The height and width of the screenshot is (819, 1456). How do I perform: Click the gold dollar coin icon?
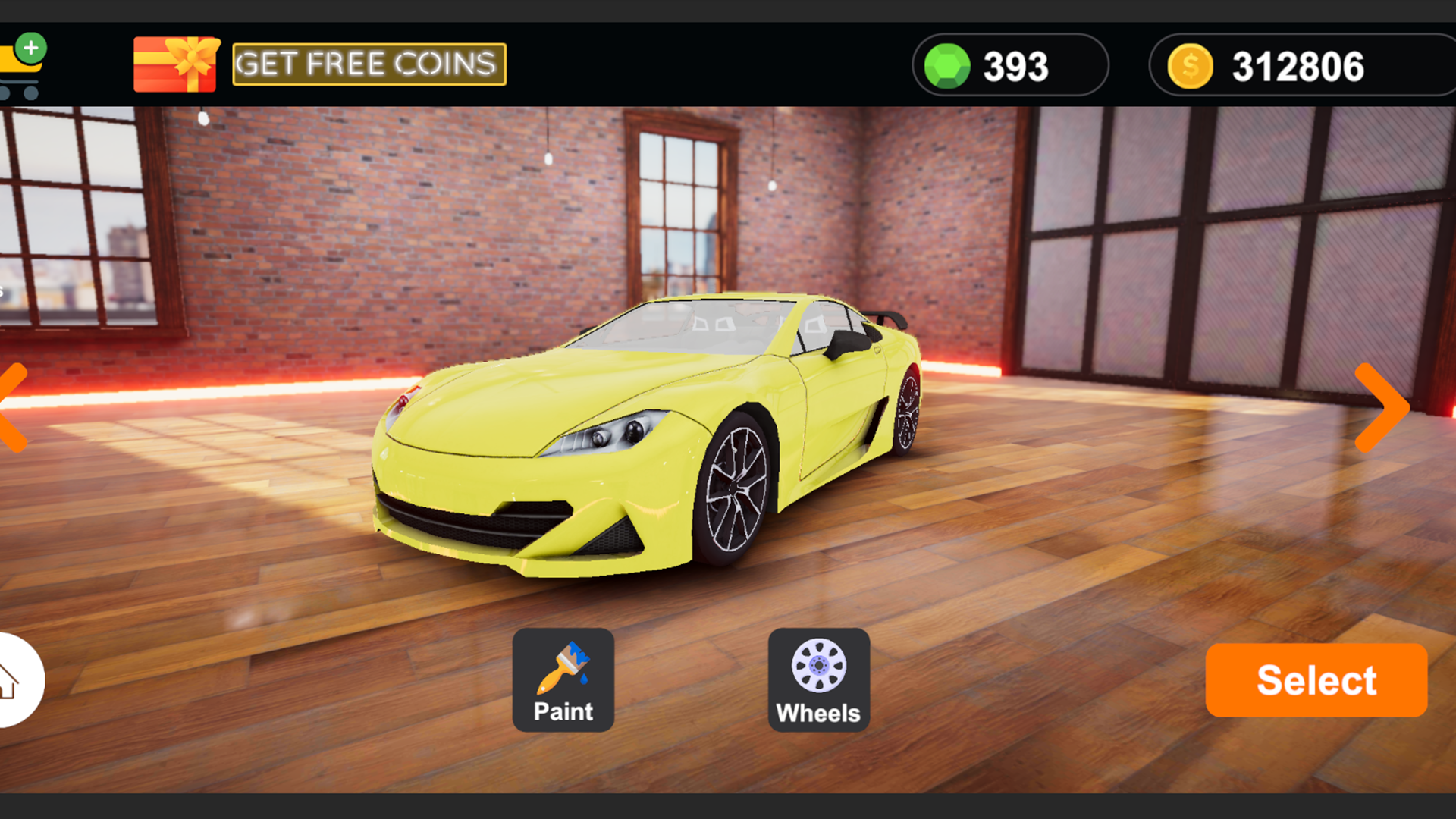[1189, 65]
